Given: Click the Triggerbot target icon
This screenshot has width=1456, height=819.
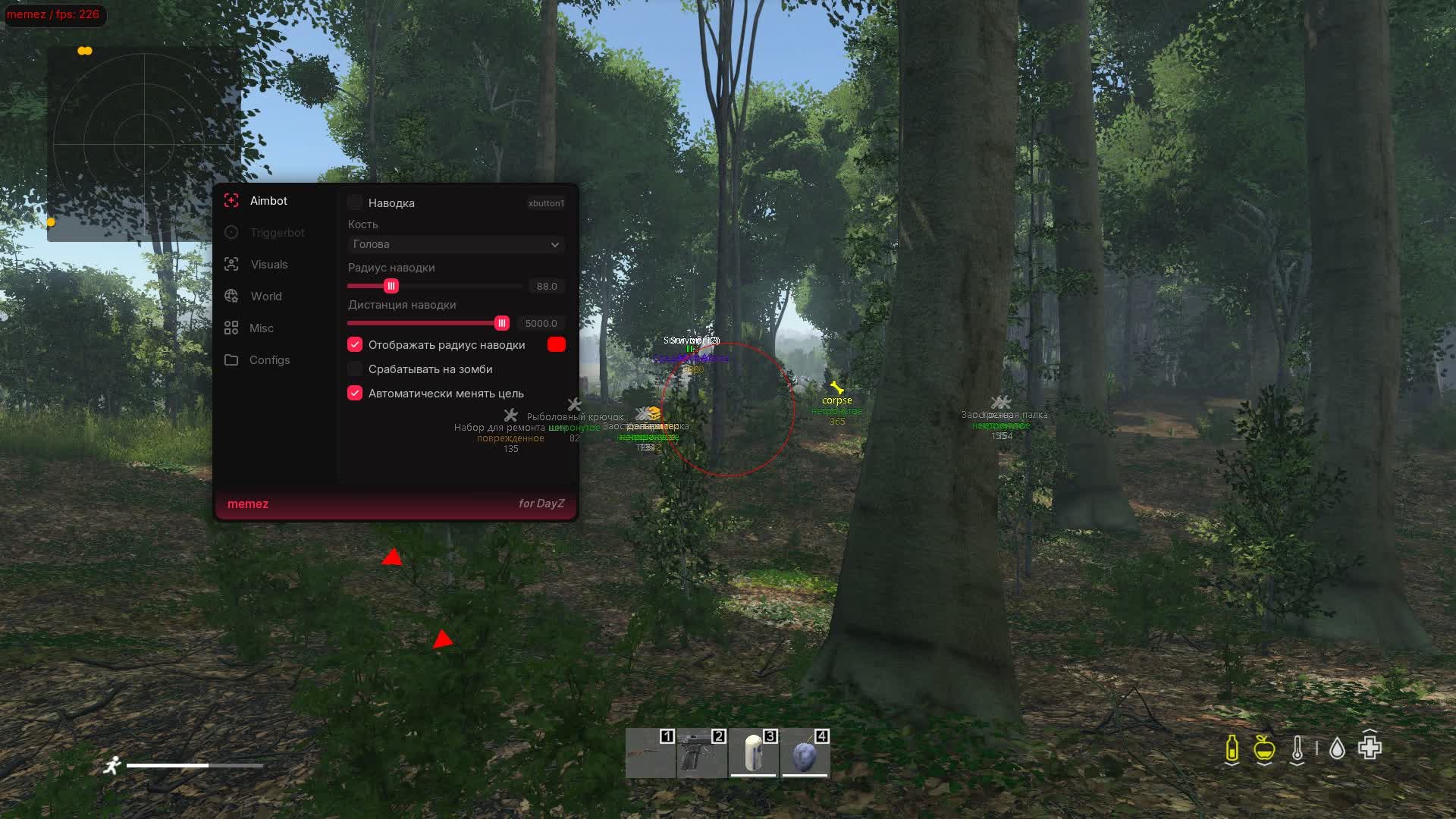Looking at the screenshot, I should [232, 232].
